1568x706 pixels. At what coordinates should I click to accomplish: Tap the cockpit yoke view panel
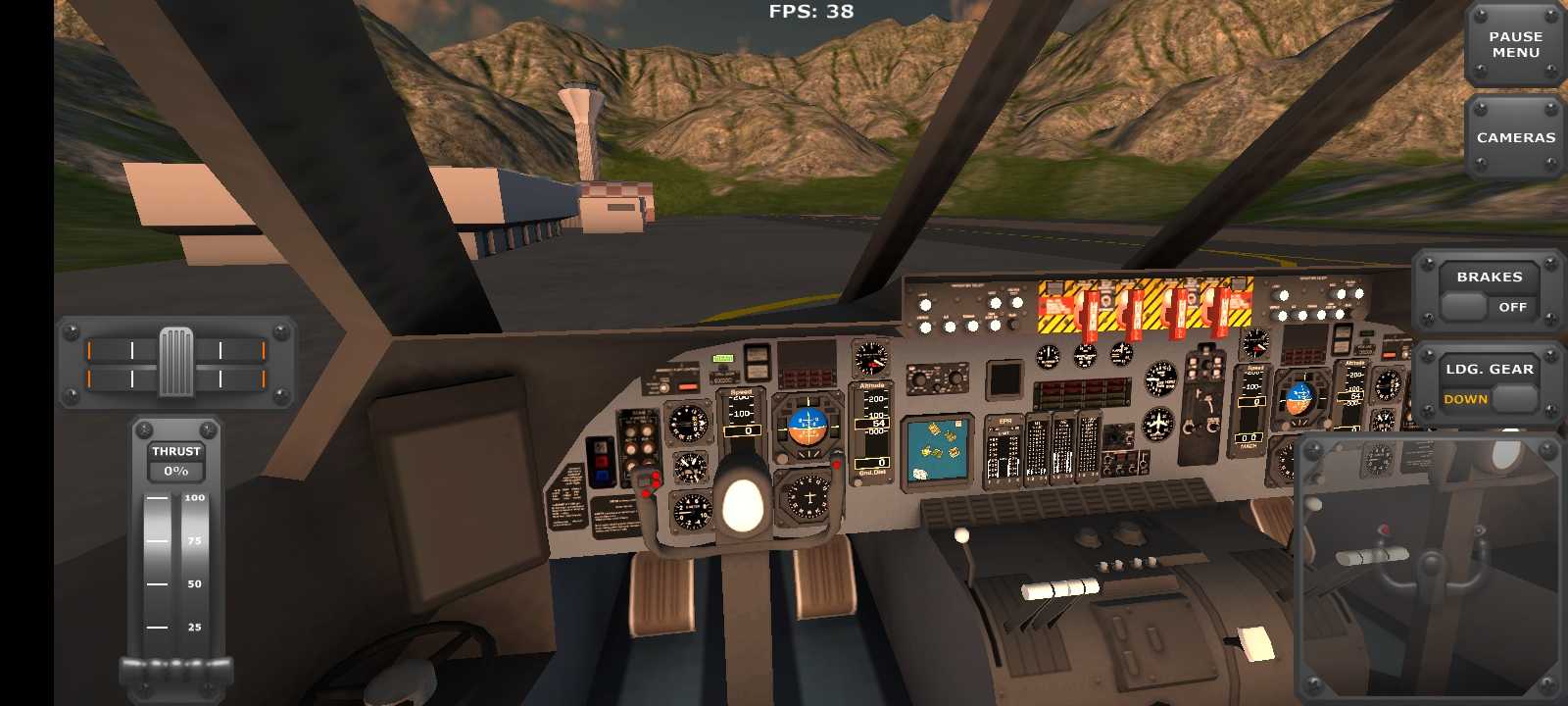[1429, 567]
